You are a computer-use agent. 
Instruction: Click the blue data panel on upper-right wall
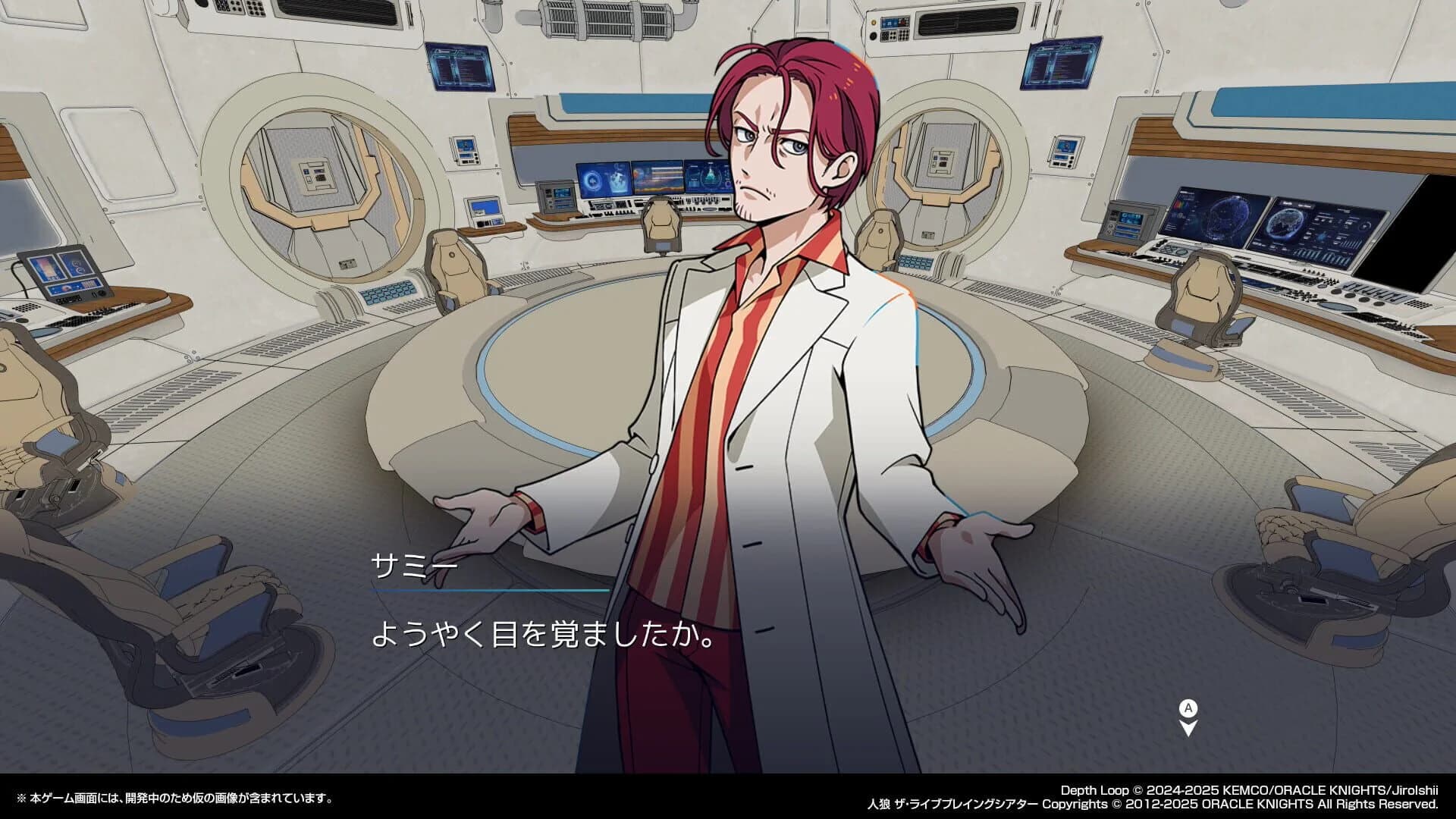1060,64
